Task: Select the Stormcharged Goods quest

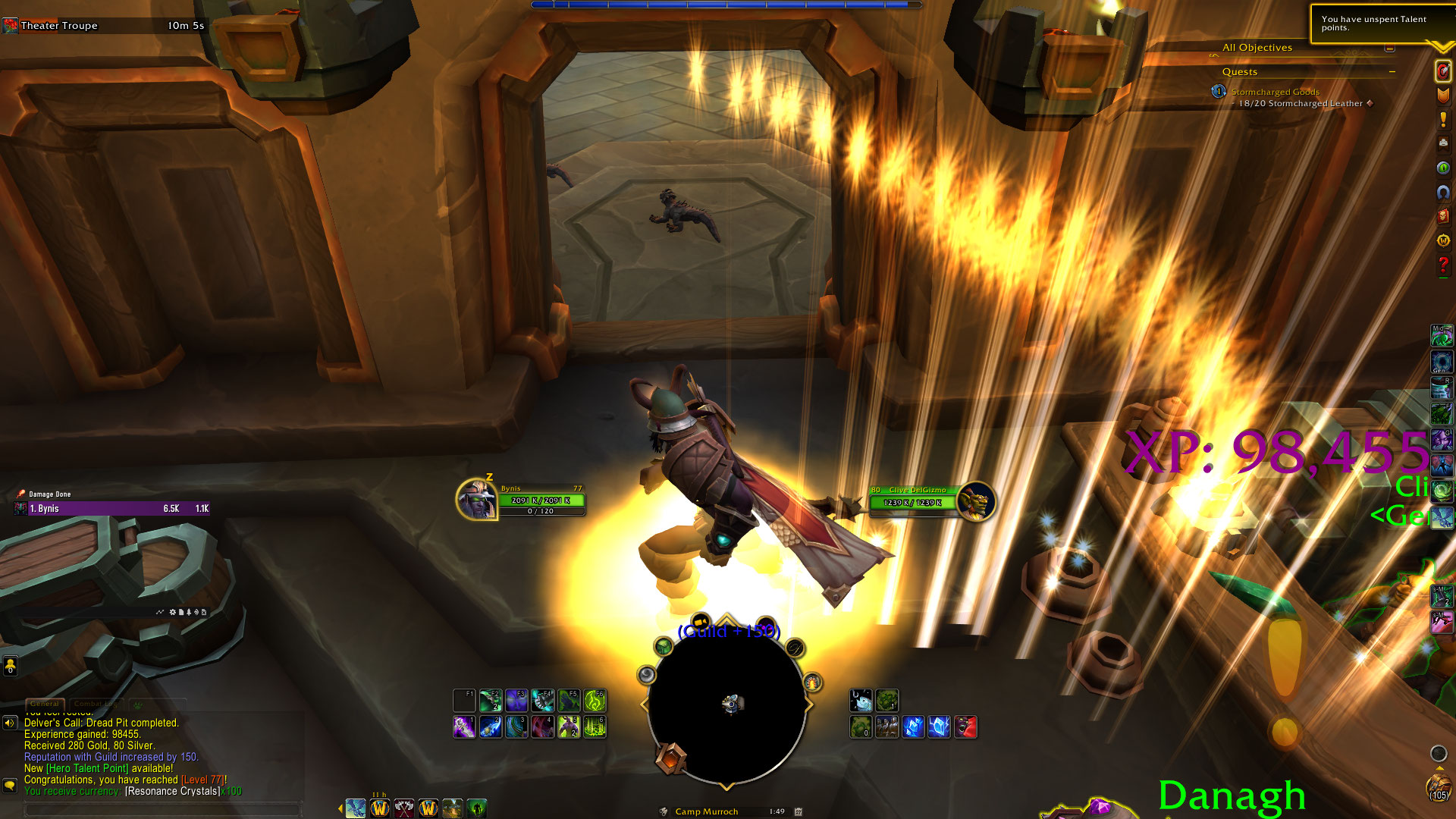Action: [x=1275, y=92]
